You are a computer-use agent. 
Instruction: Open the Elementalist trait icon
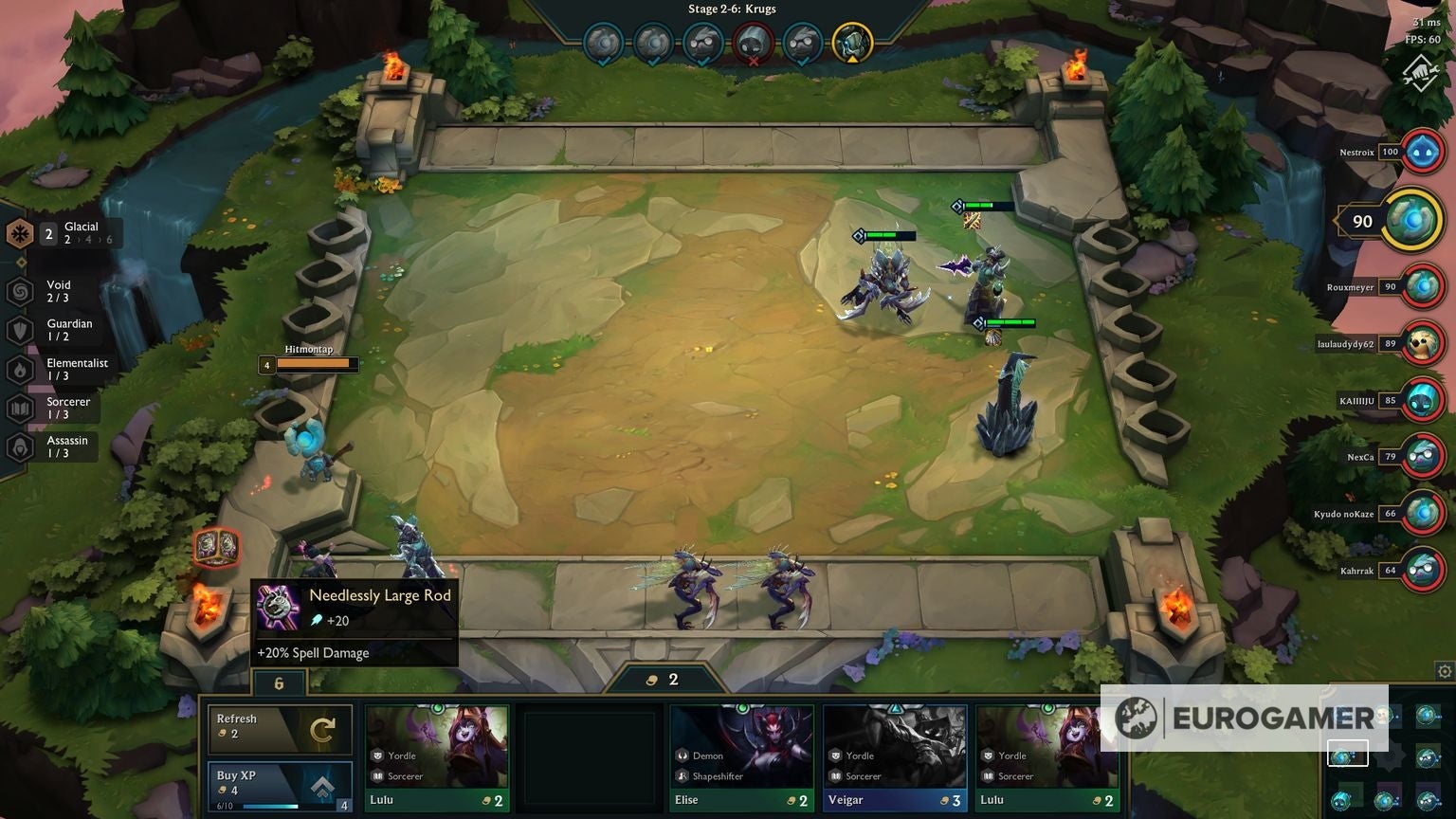[x=19, y=369]
